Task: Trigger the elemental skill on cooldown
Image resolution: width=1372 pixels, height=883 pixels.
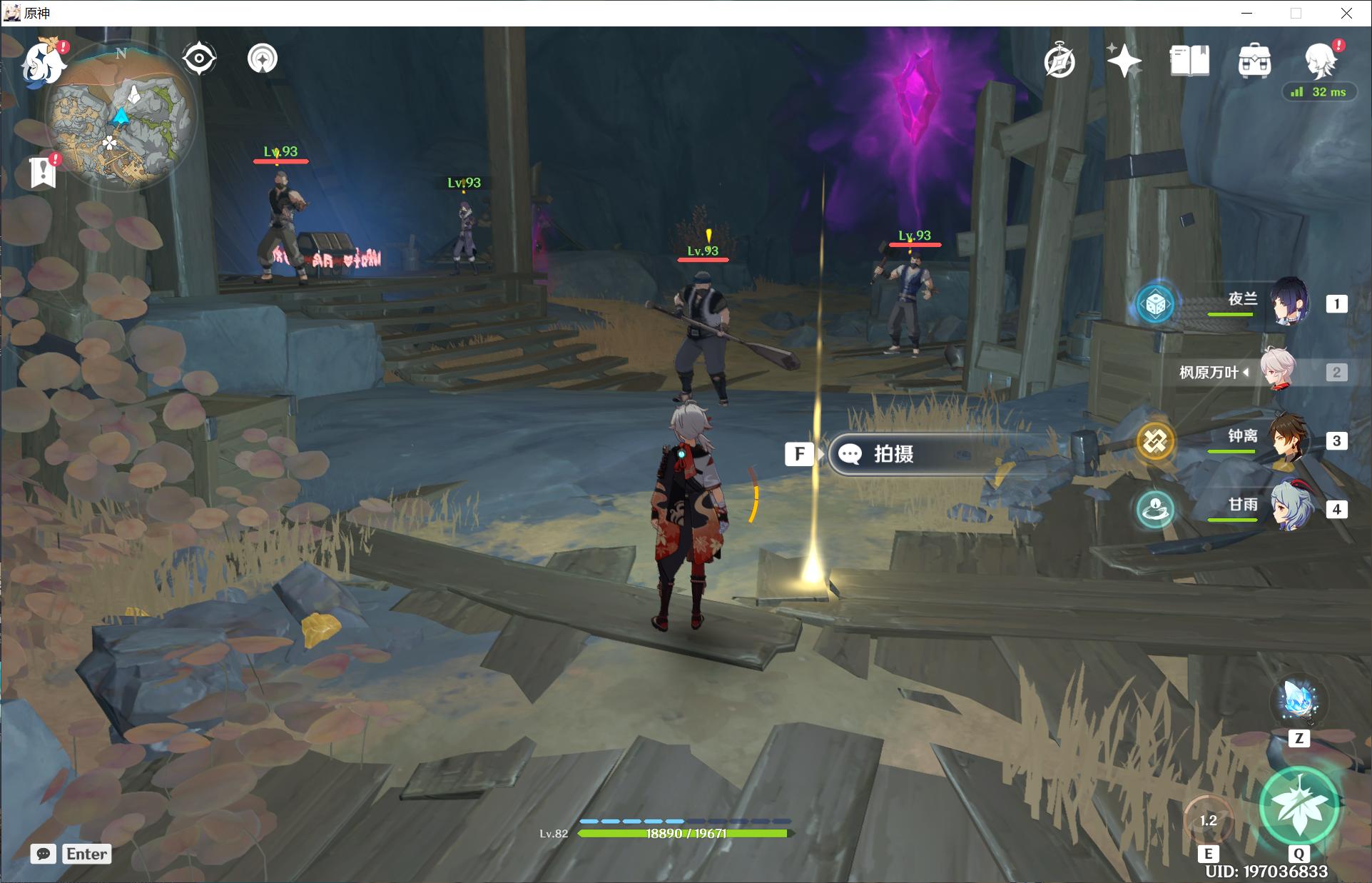Action: pyautogui.click(x=1208, y=821)
